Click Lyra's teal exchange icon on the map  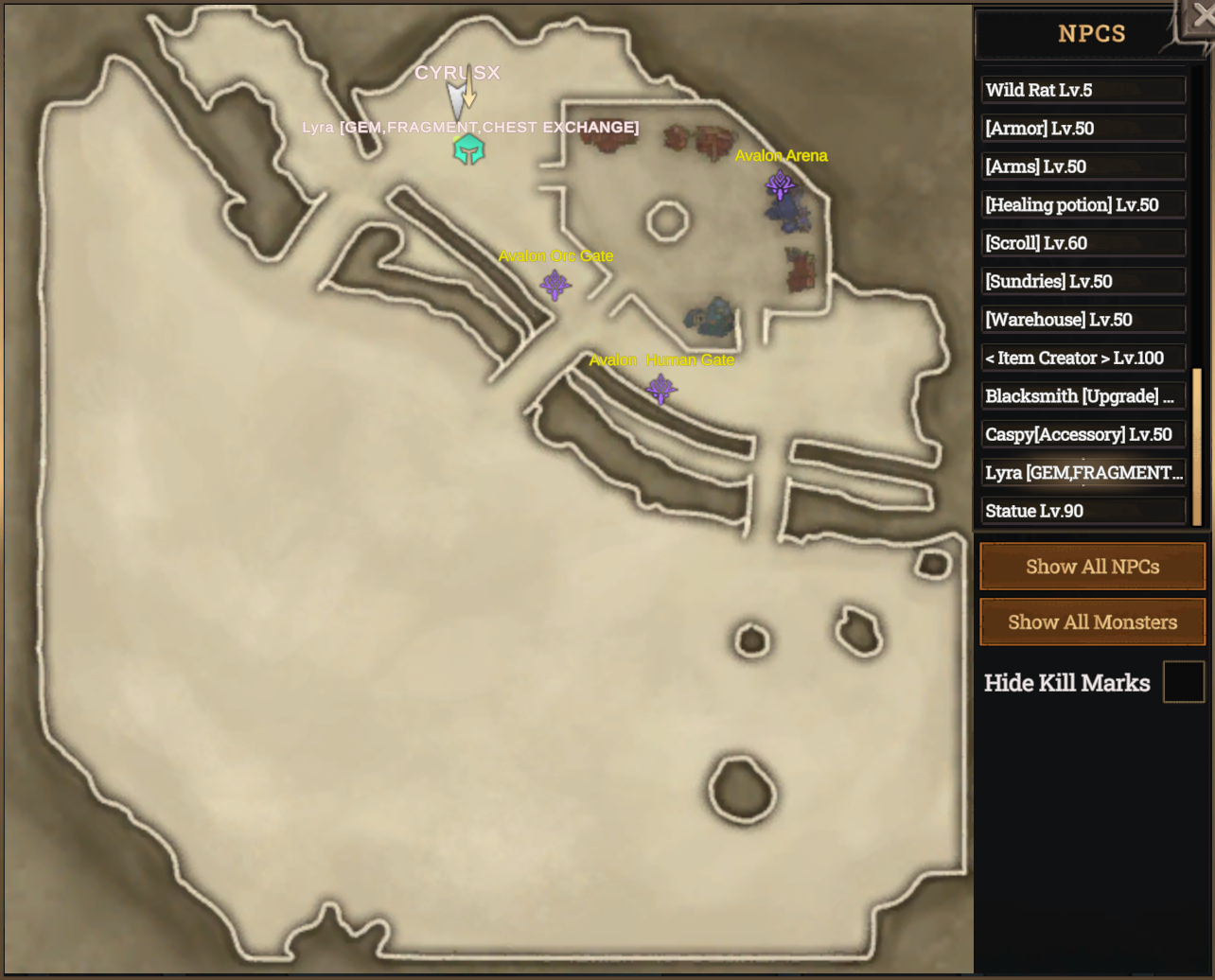pyautogui.click(x=468, y=148)
